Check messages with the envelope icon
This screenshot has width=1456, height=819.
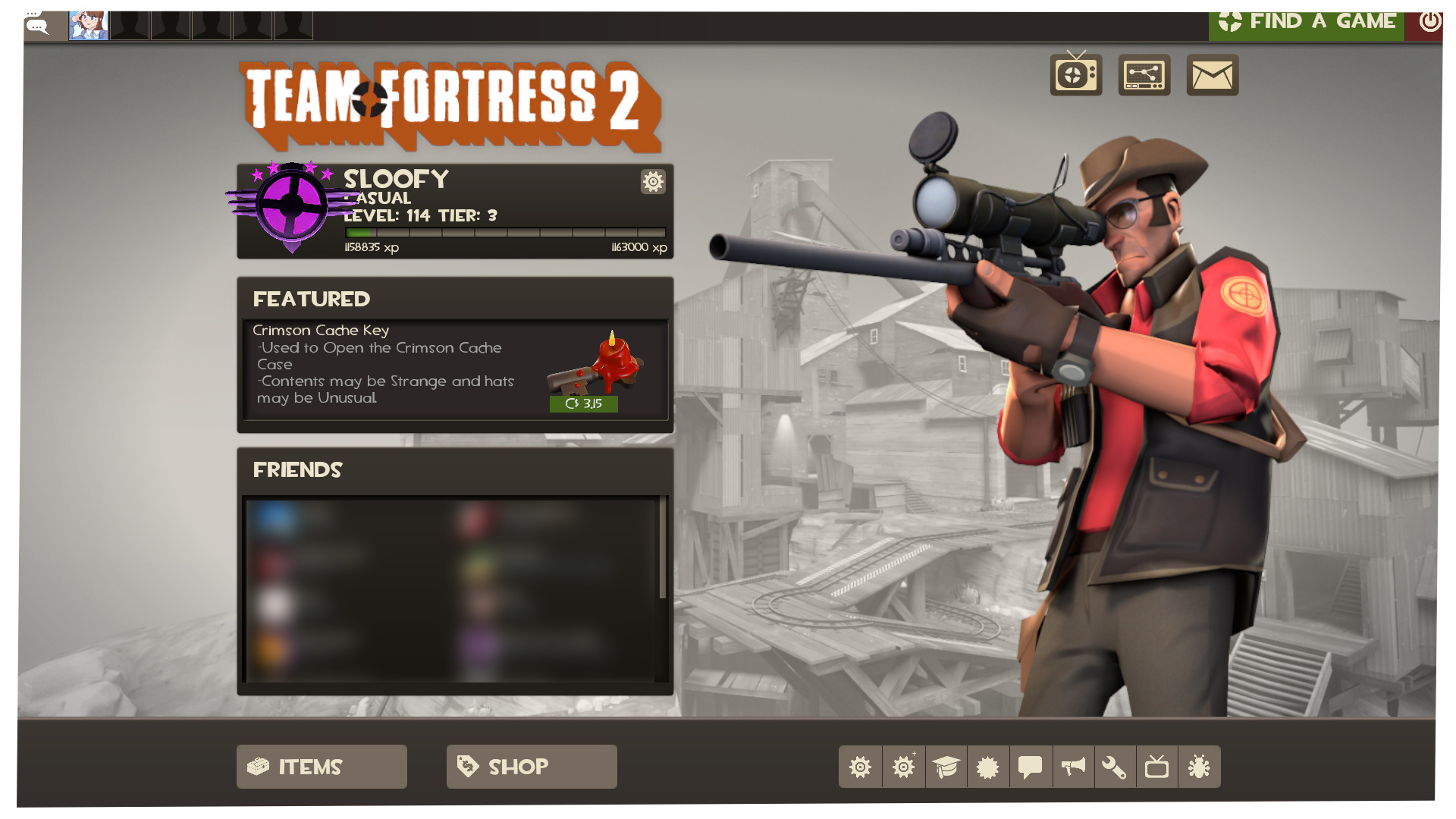1211,74
